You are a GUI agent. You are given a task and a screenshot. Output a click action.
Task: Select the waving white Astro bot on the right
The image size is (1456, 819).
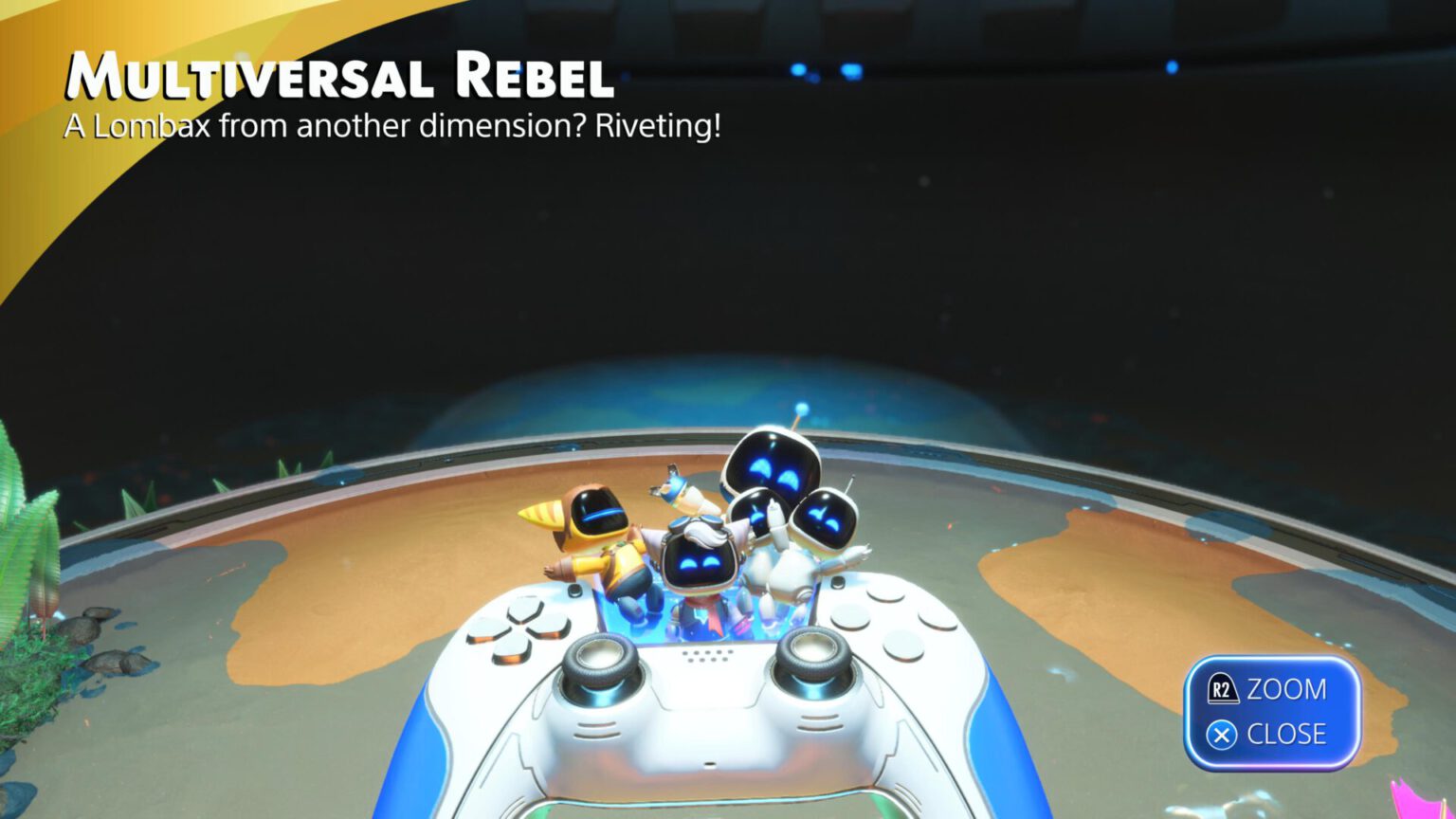(825, 521)
